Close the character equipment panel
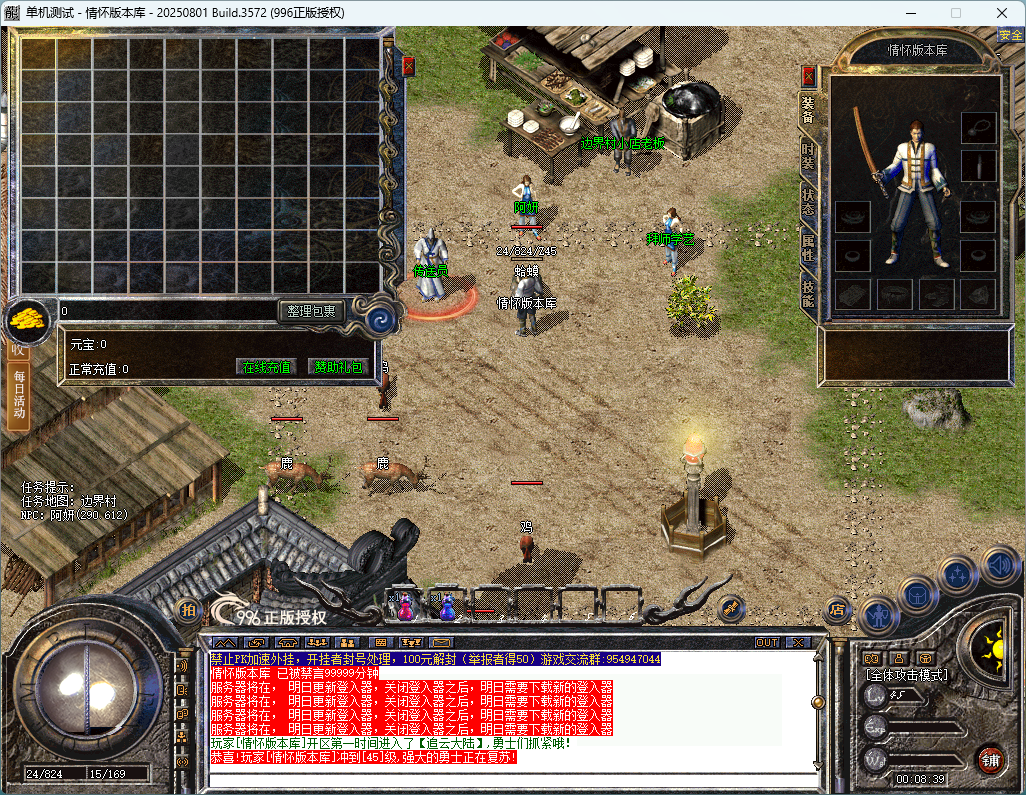Viewport: 1026px width, 795px height. click(x=809, y=76)
